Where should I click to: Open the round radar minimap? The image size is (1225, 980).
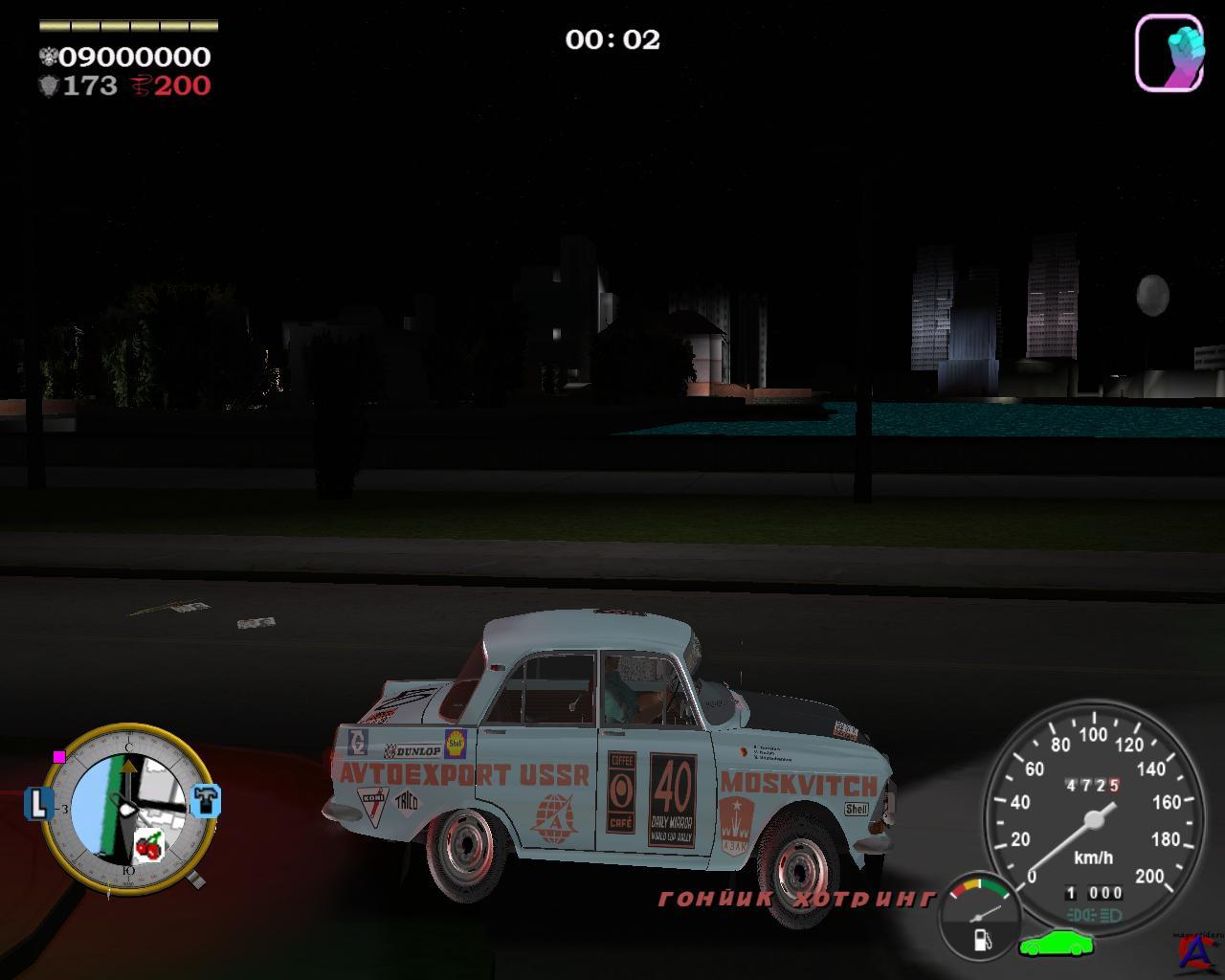[128, 809]
